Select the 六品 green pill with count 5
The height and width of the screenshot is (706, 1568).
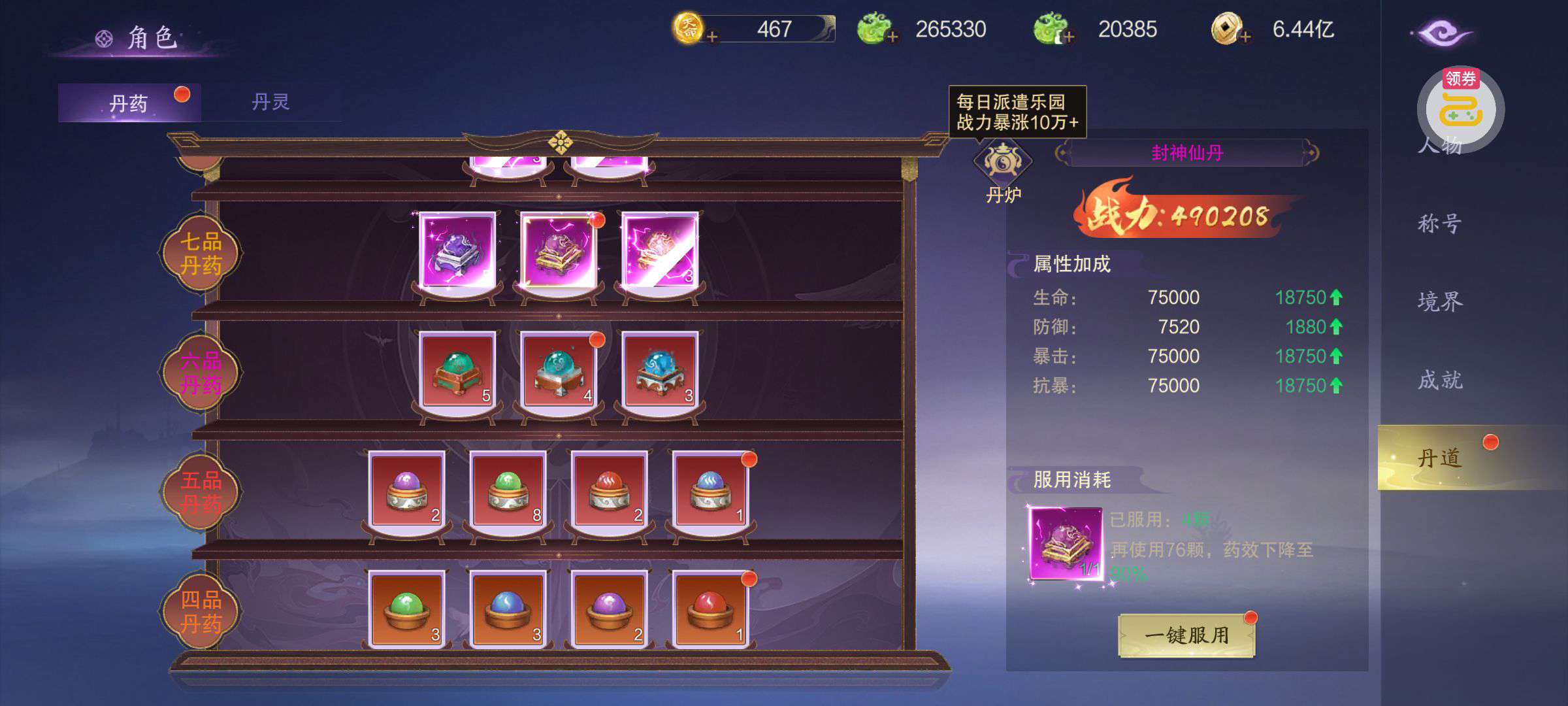457,370
